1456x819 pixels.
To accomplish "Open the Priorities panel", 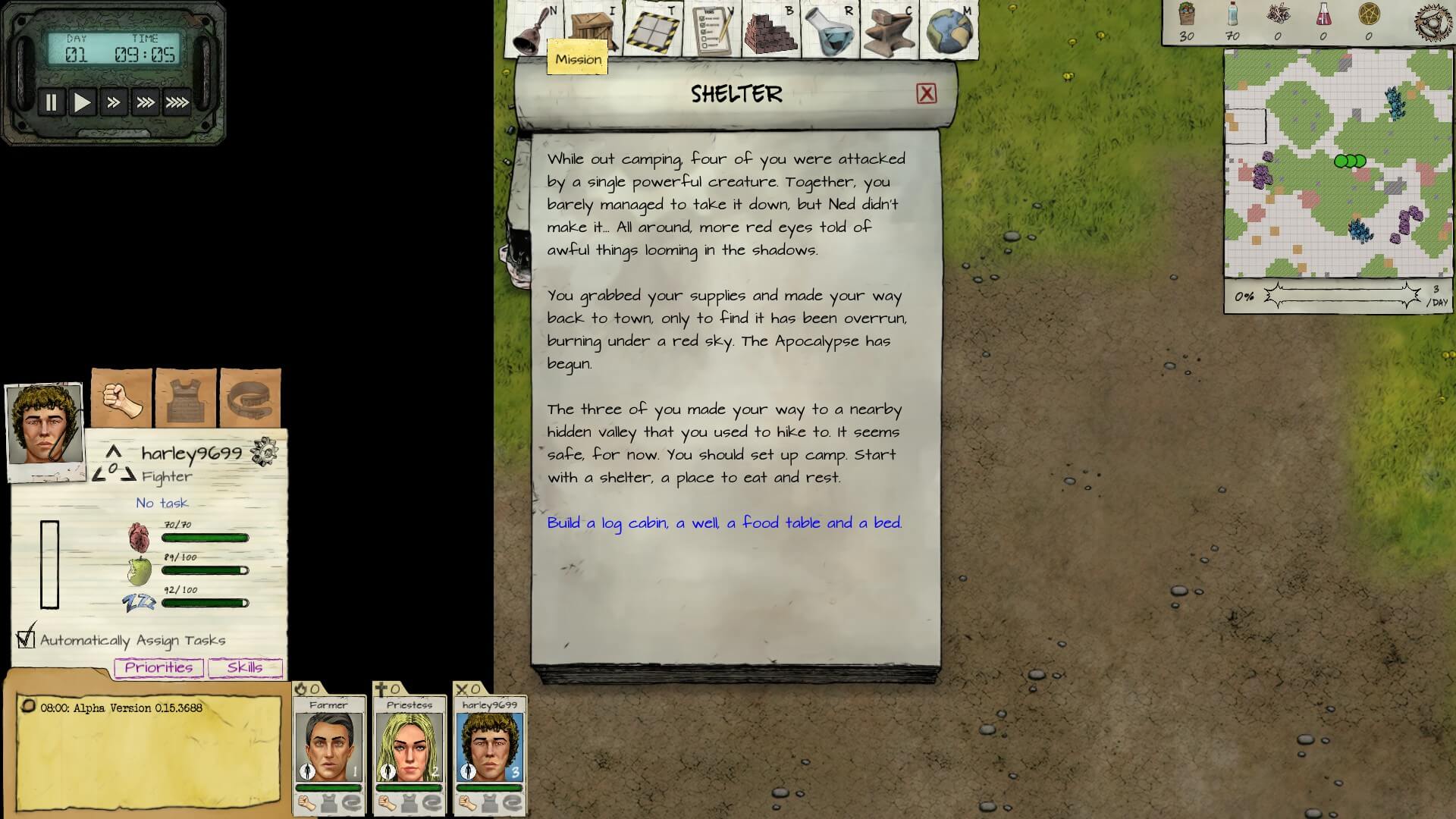I will pos(158,667).
